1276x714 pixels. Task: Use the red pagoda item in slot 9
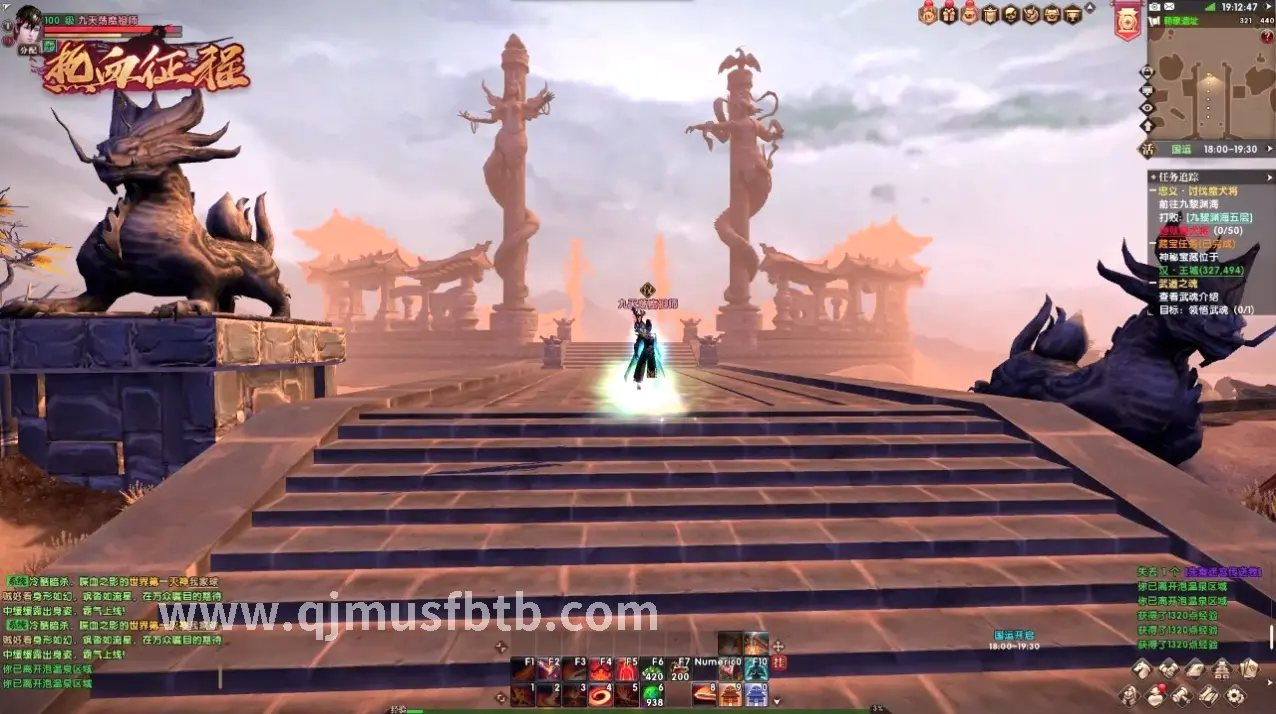coord(730,694)
